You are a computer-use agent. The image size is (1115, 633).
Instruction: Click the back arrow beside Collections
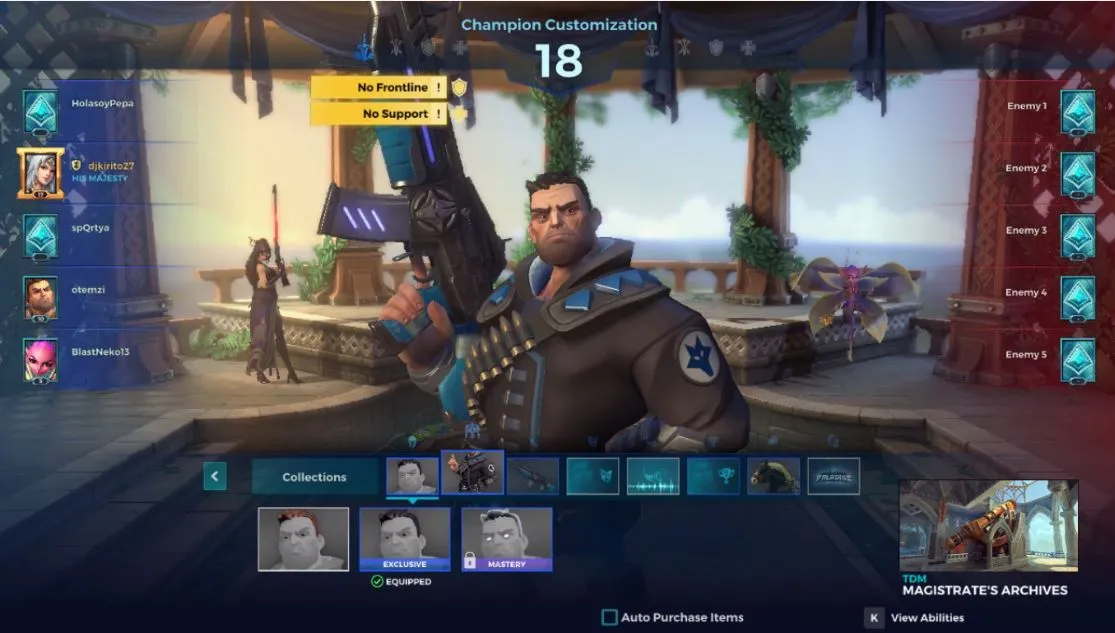point(215,477)
